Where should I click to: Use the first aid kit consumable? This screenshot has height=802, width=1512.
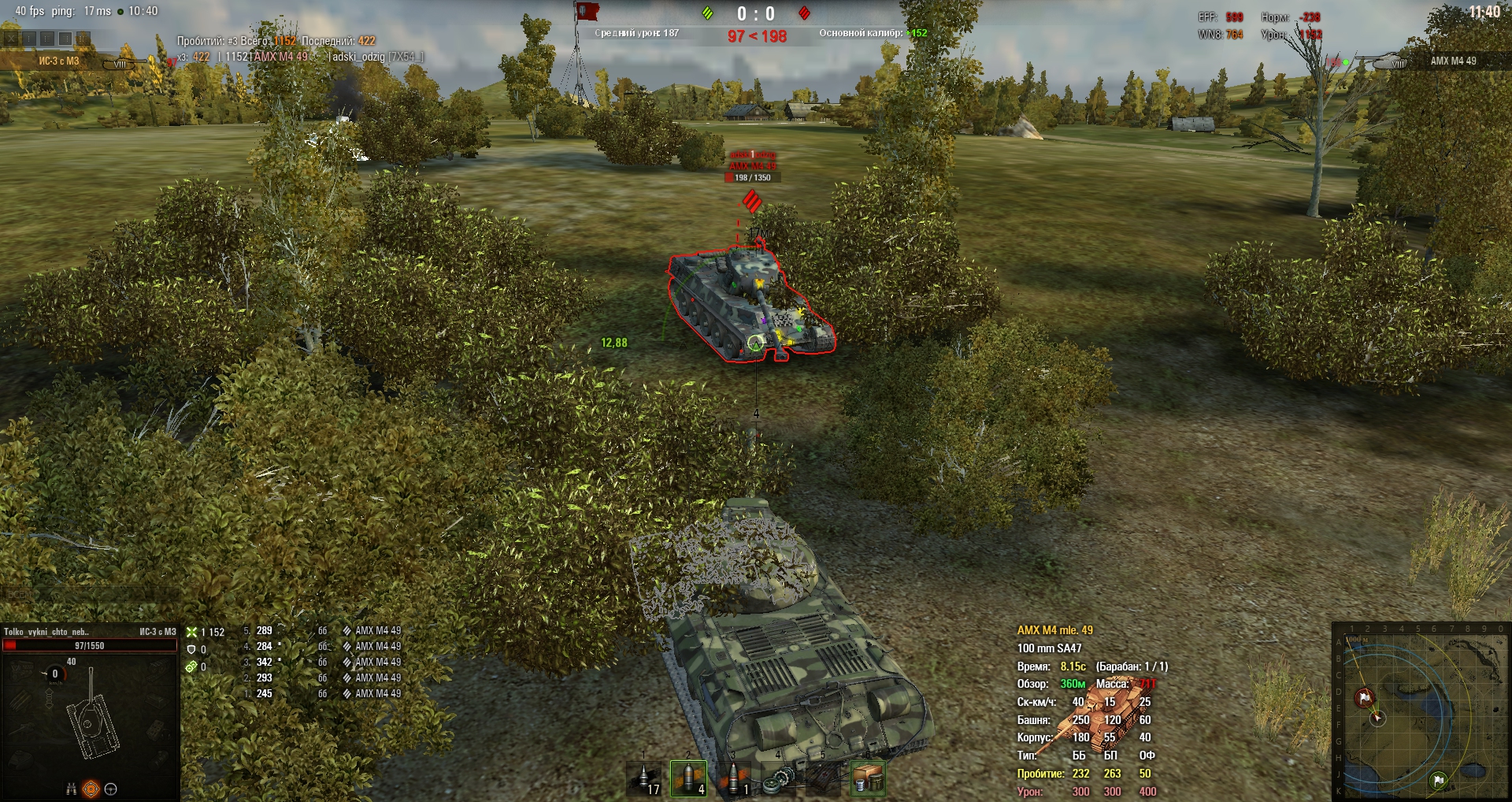tap(824, 778)
